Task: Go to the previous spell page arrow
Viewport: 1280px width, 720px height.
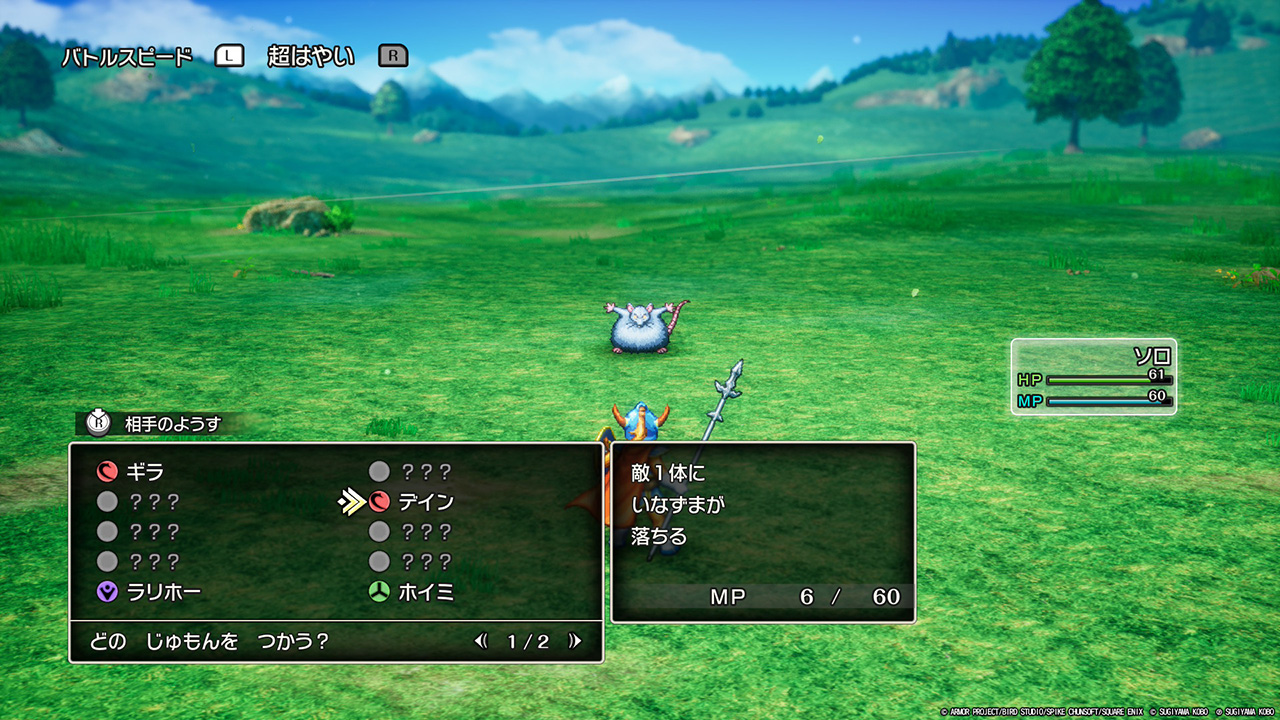Action: point(482,642)
